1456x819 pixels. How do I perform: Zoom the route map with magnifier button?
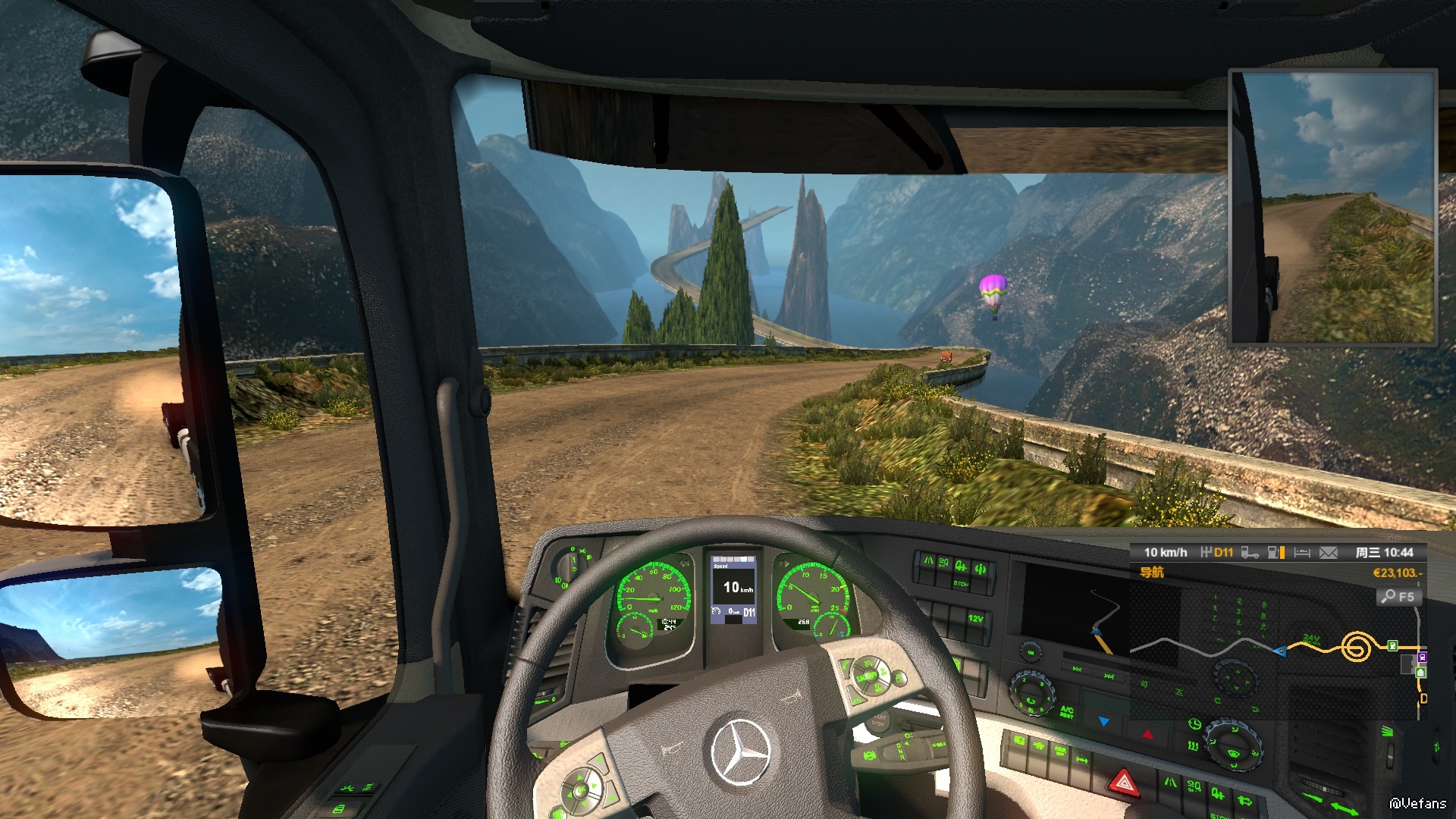click(1398, 597)
